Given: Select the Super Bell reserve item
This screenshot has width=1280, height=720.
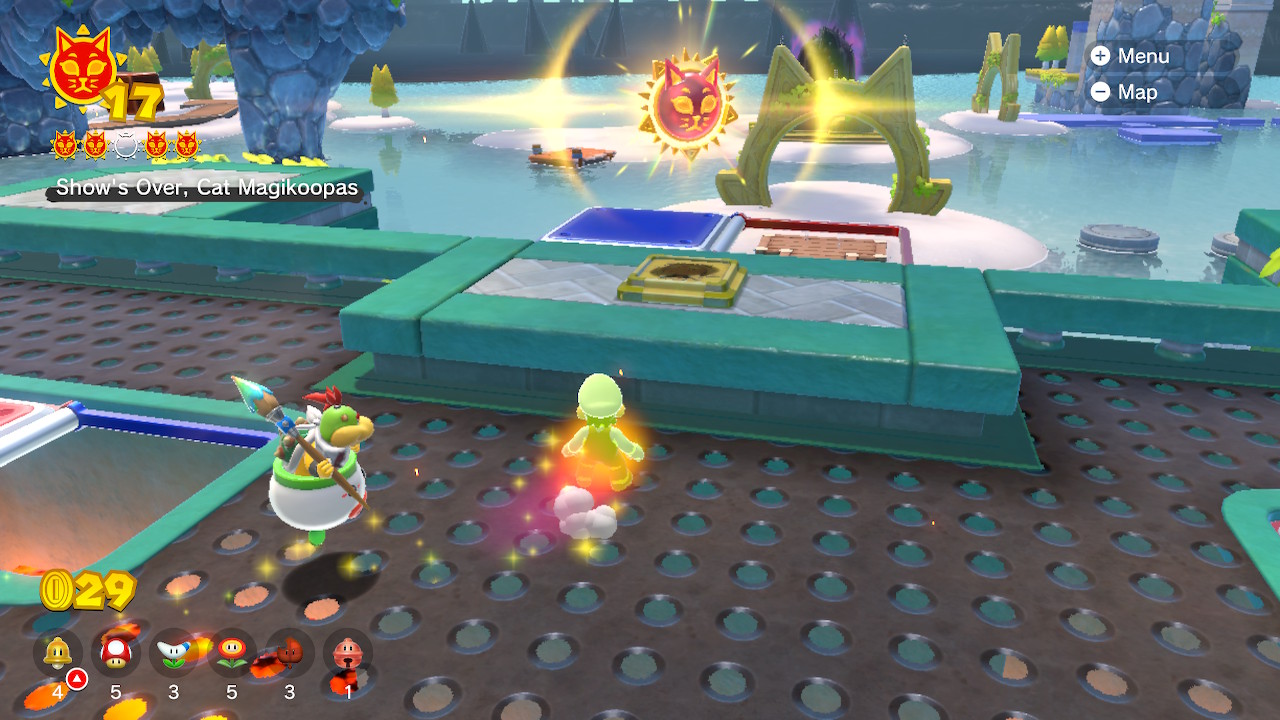Looking at the screenshot, I should (x=58, y=654).
